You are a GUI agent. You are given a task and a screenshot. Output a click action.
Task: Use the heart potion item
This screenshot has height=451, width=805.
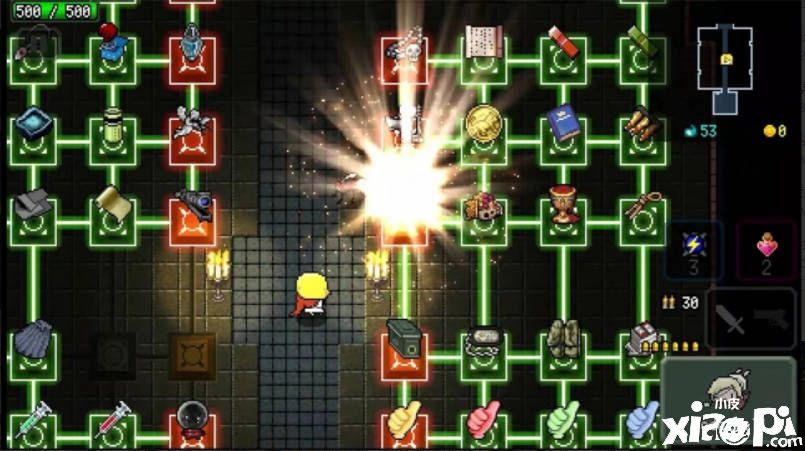[x=766, y=249]
